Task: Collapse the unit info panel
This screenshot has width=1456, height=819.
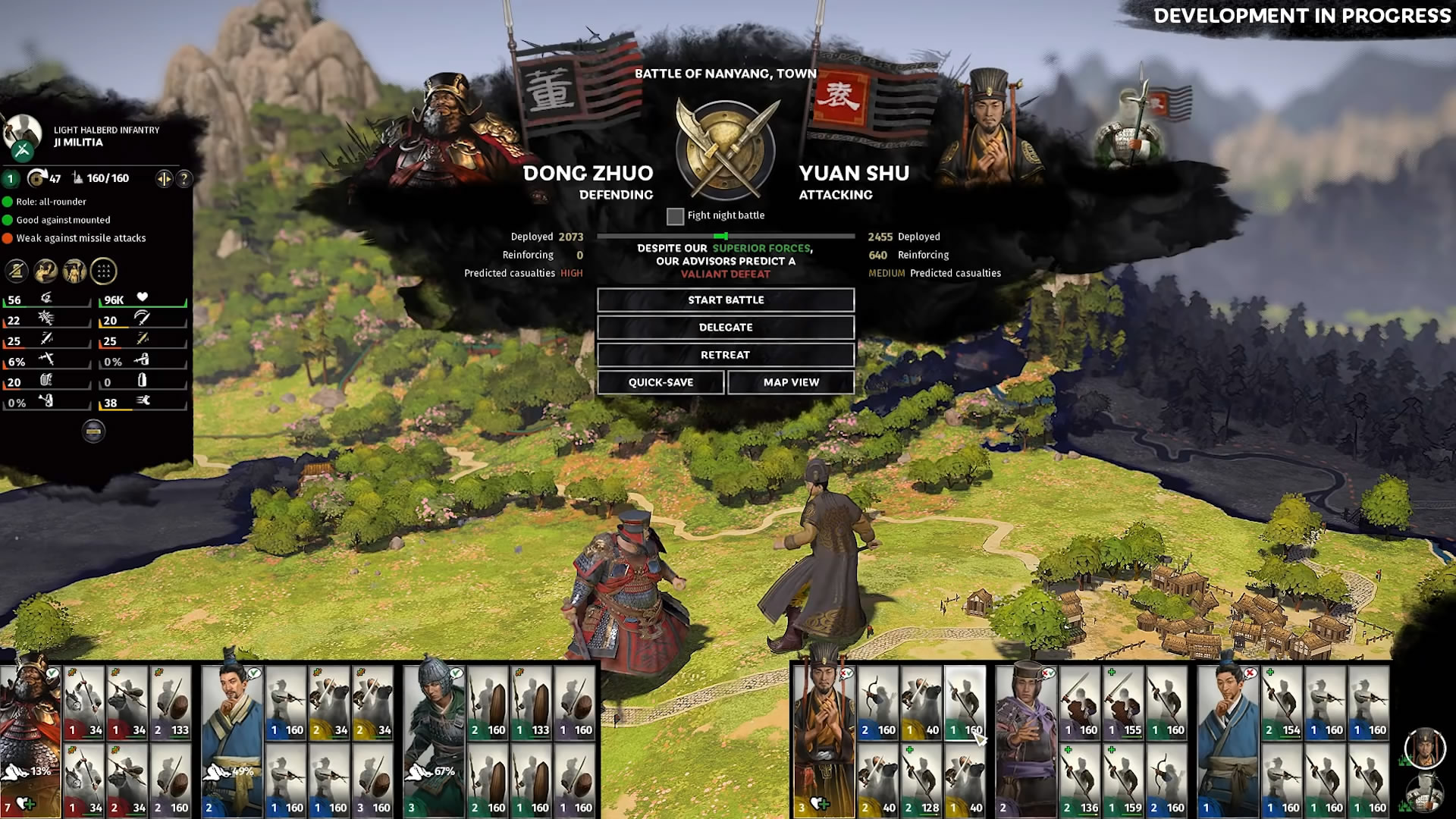Action: coord(93,431)
